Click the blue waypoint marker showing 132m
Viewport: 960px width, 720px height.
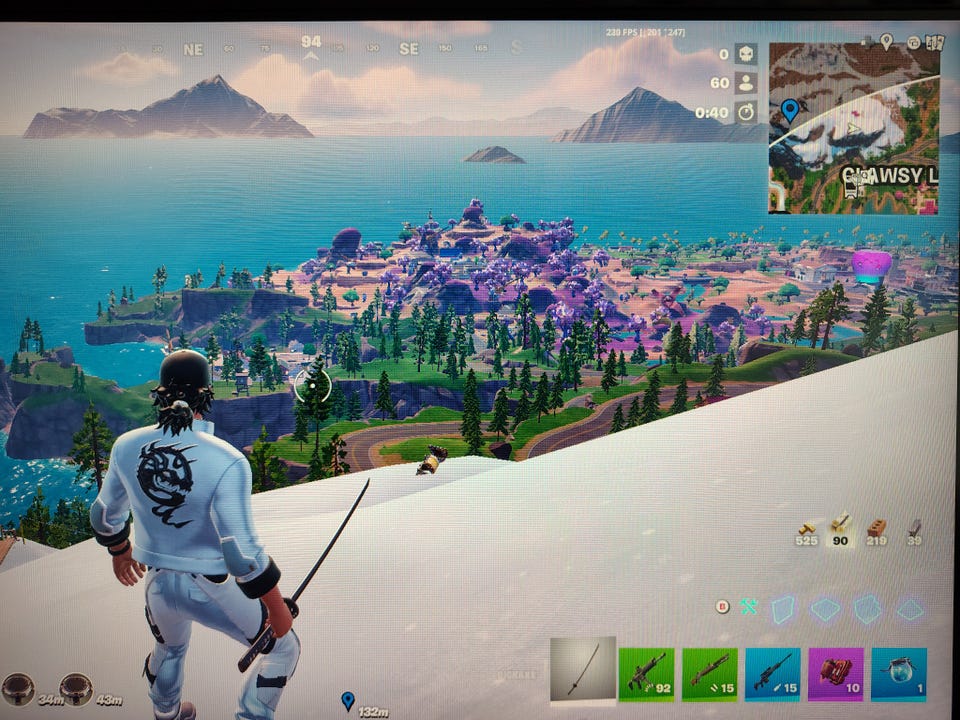(x=347, y=700)
